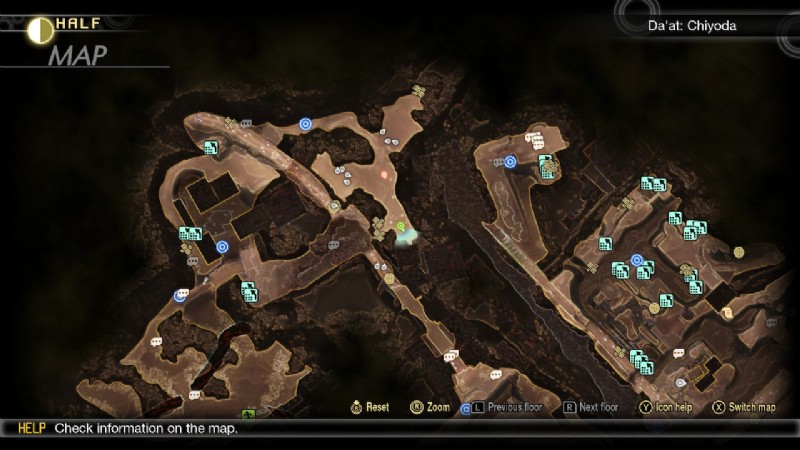This screenshot has height=450, width=800.
Task: Select the blue fount marker among clustered teal icons
Action: [x=637, y=261]
